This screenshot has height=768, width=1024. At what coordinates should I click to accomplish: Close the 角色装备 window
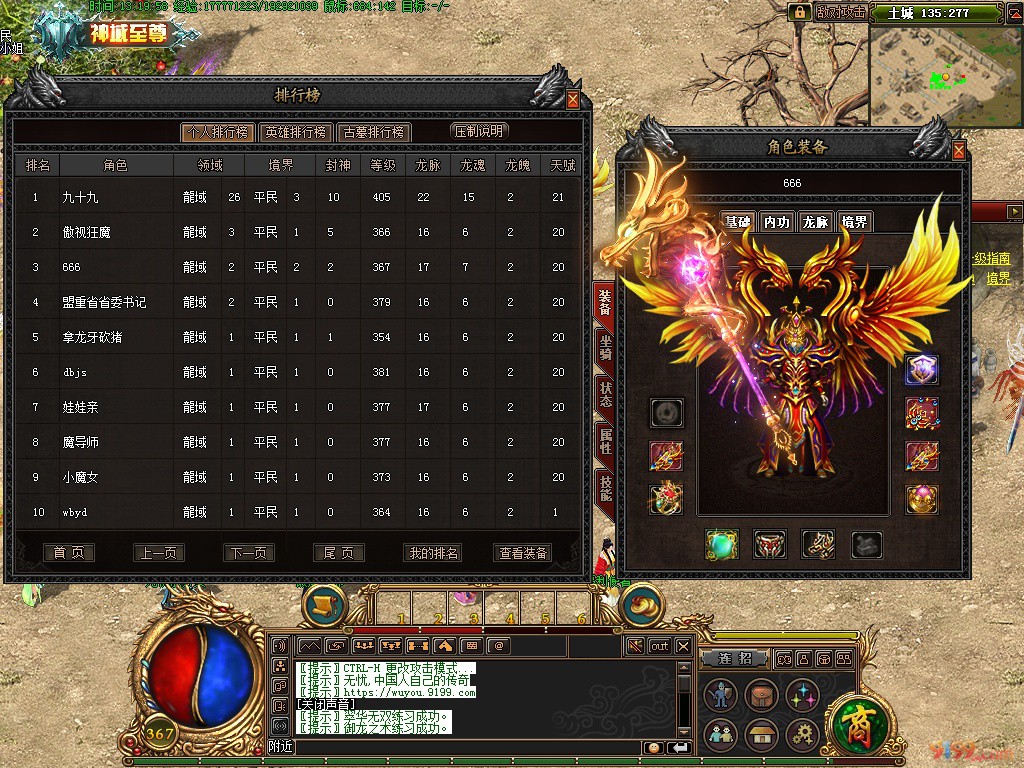959,151
